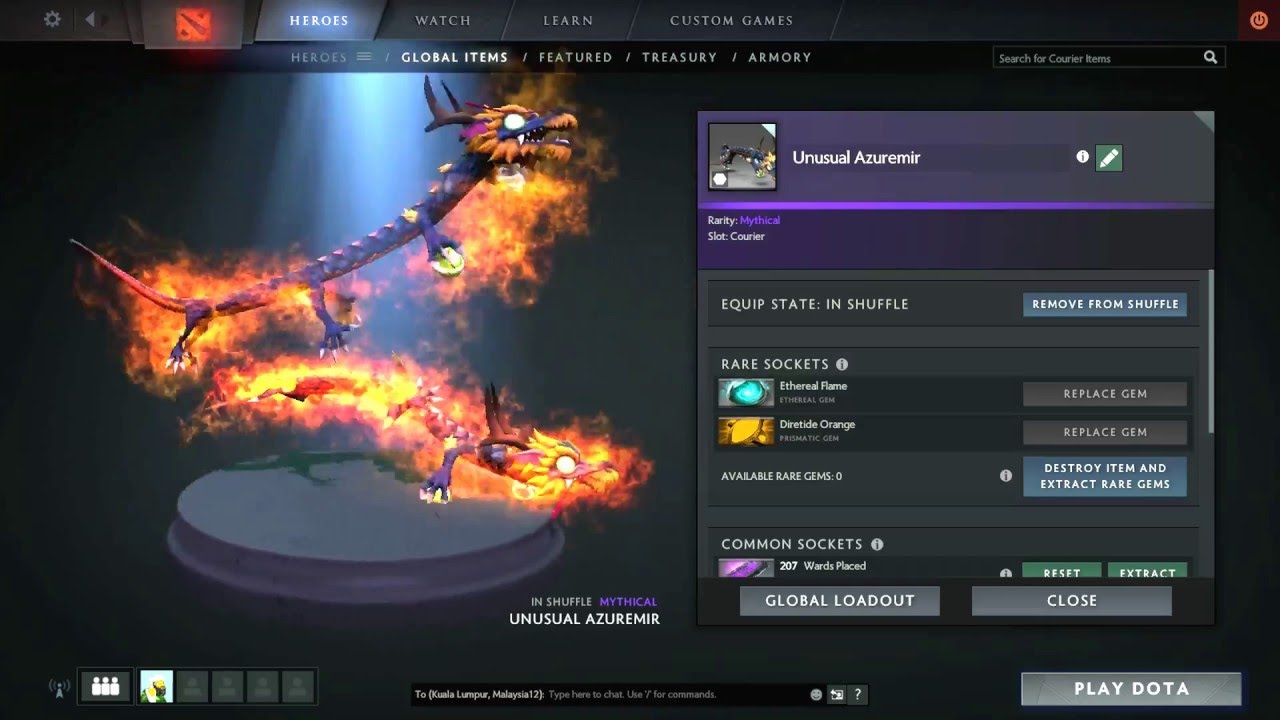The image size is (1280, 720).
Task: Open the party members icon
Action: [105, 687]
